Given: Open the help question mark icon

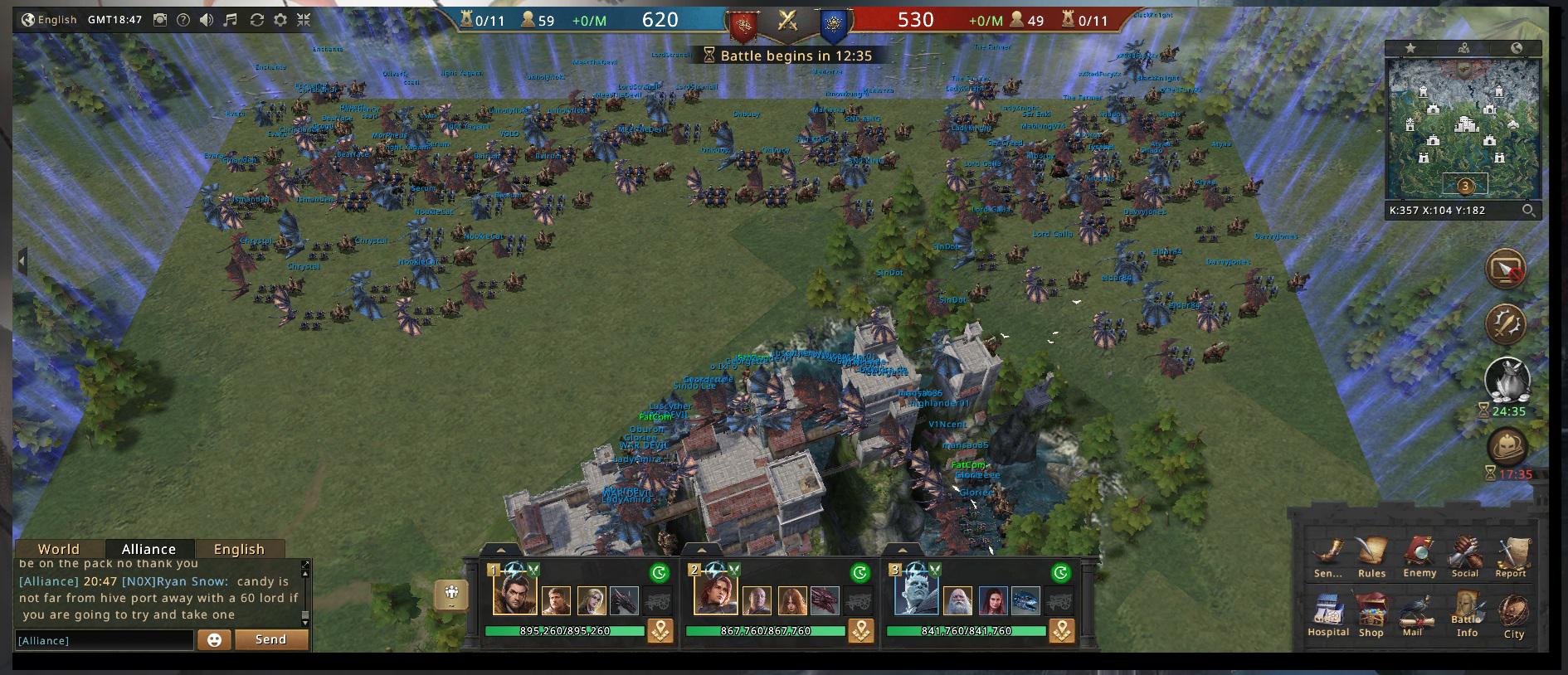Looking at the screenshot, I should pos(183,20).
